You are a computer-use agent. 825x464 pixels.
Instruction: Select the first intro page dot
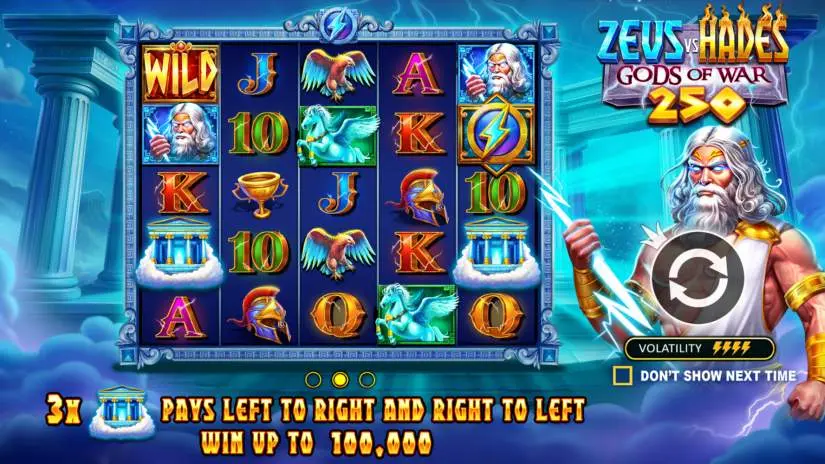(313, 379)
